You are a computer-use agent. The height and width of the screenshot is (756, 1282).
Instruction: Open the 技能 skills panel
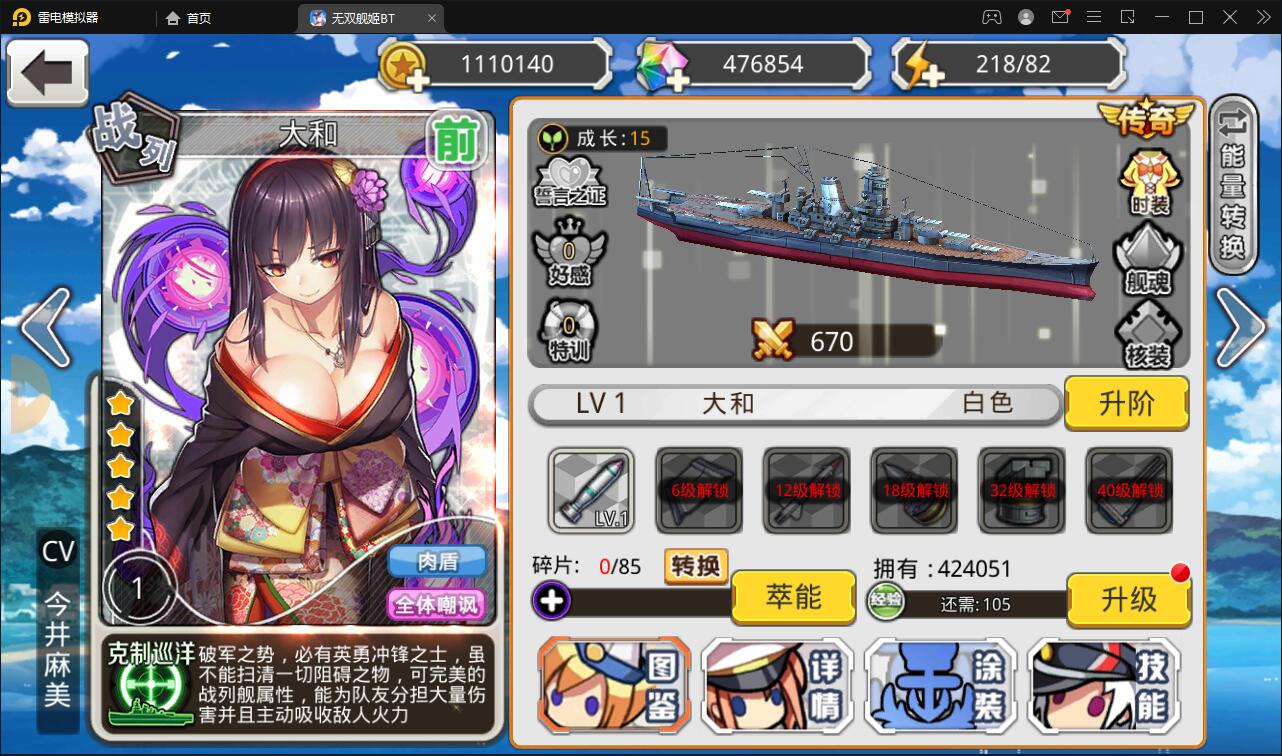(x=1104, y=686)
